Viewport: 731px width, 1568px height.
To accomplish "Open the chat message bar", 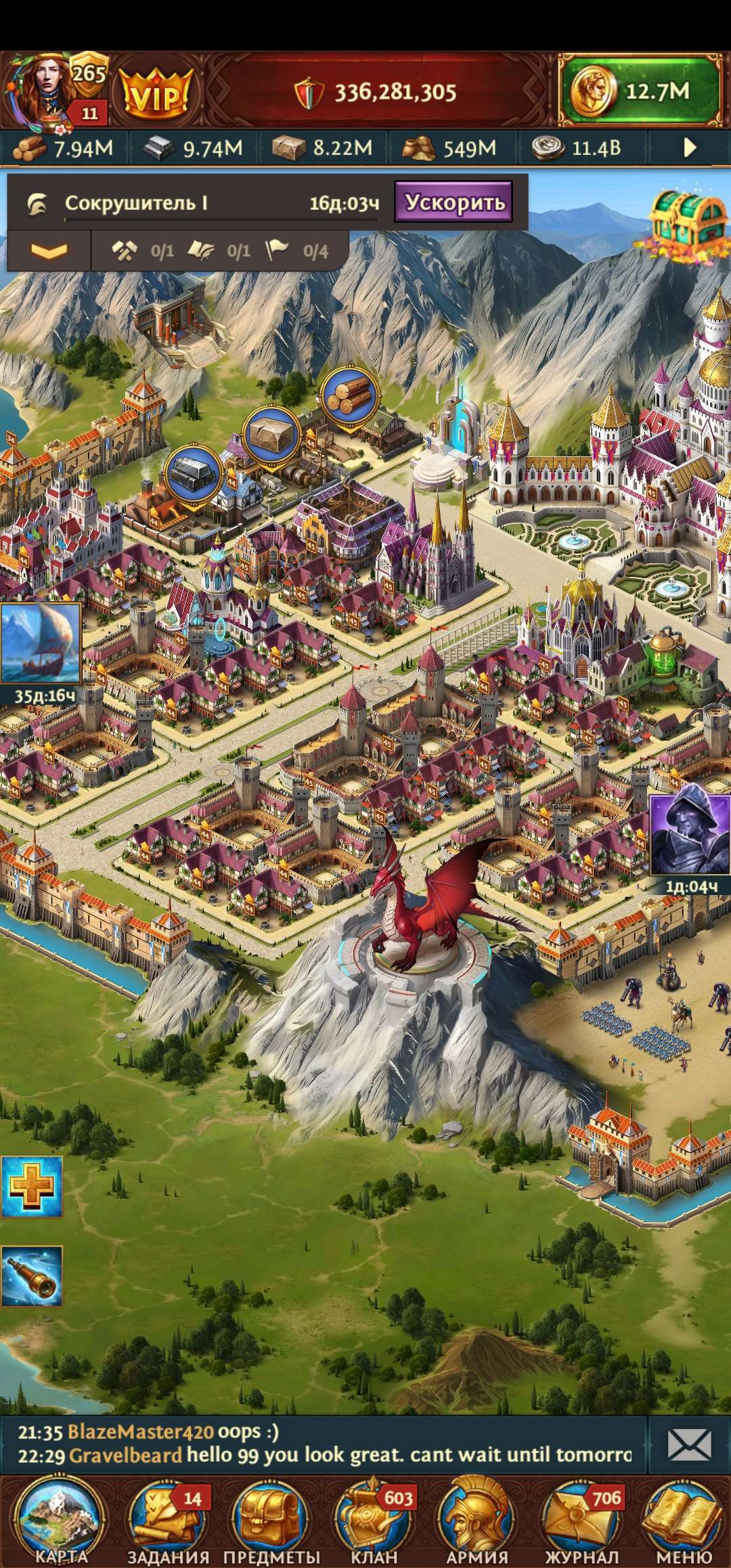I will [x=325, y=1444].
